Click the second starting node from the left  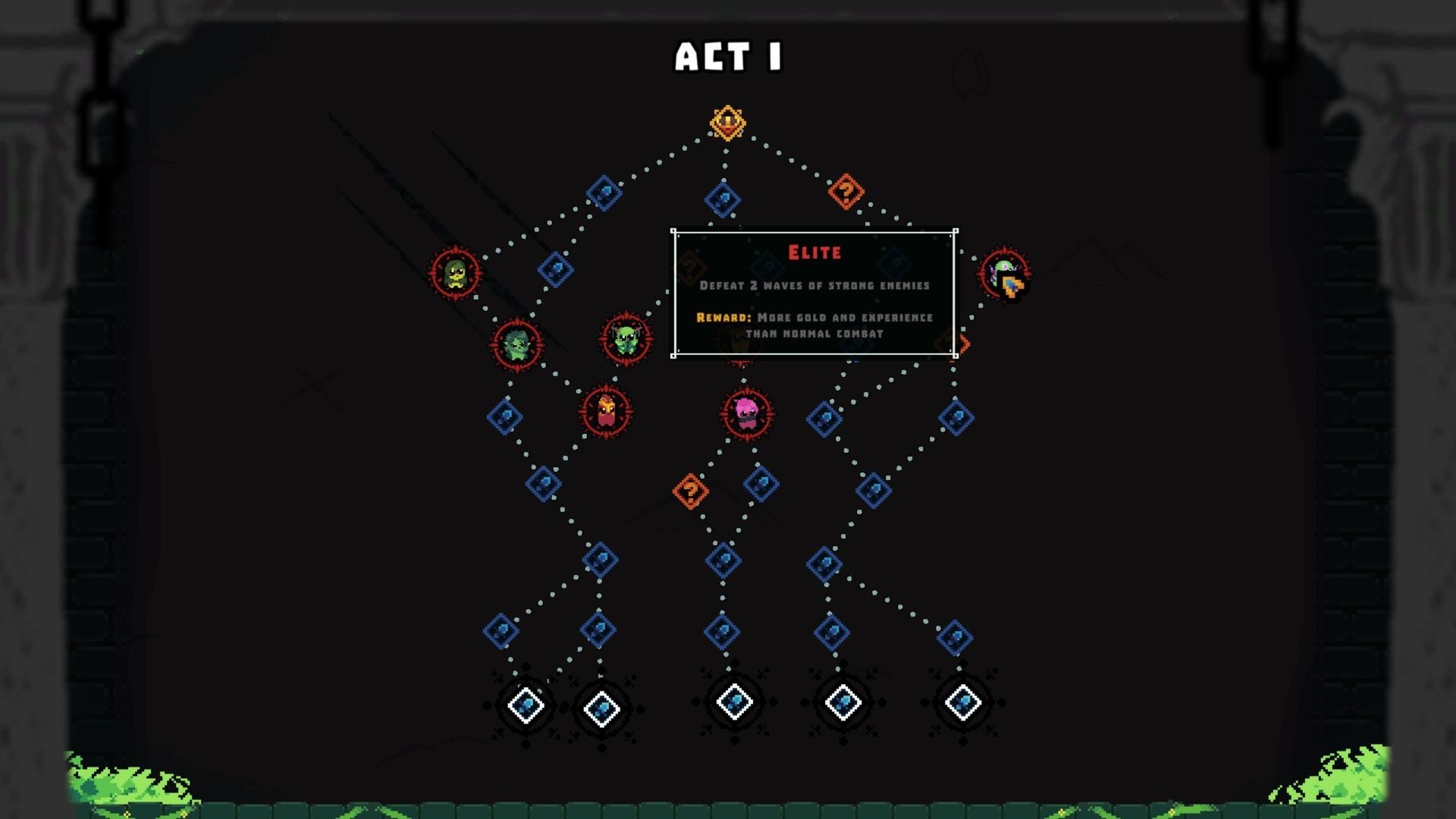tap(600, 705)
